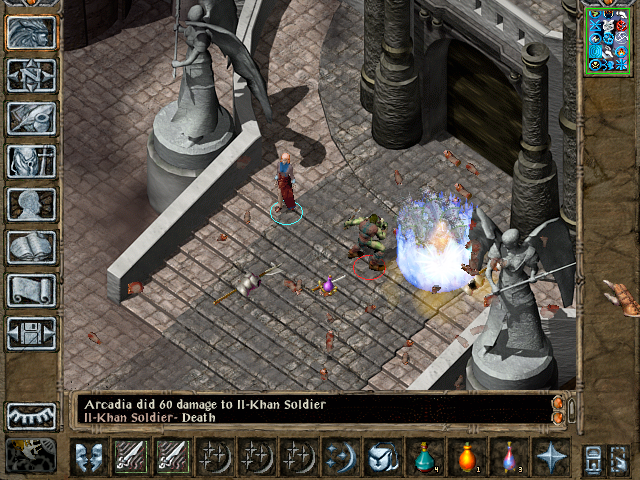The image size is (640, 480).
Task: Use the teal potion with count 4
Action: [425, 457]
